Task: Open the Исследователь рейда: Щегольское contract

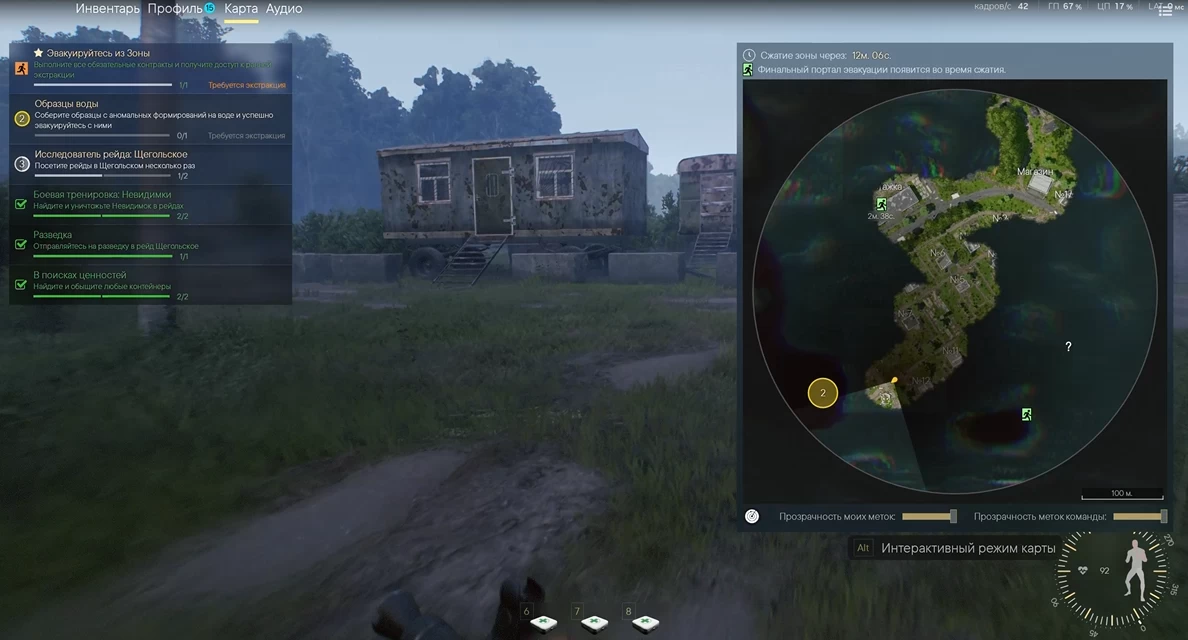Action: tap(150, 164)
